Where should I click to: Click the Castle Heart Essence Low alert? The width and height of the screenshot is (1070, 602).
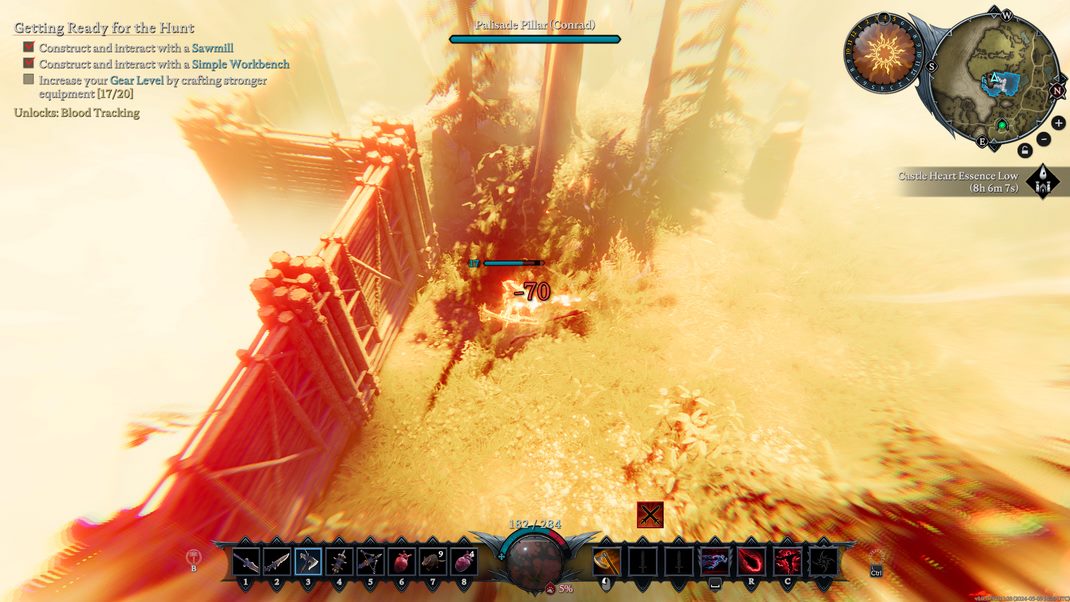tap(958, 182)
